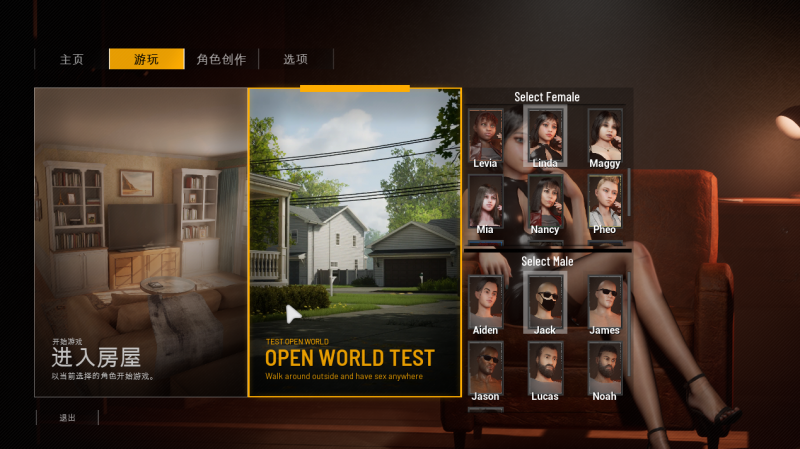
Task: Click the 退出 button
Action: pos(66,417)
